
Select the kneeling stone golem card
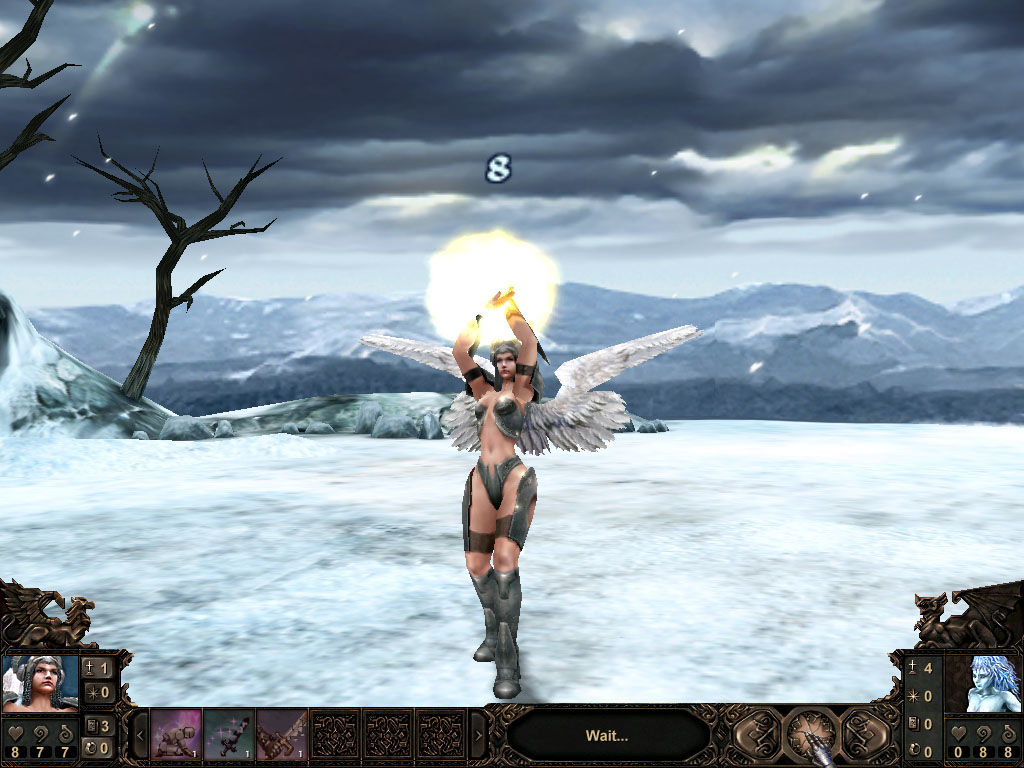pyautogui.click(x=176, y=735)
